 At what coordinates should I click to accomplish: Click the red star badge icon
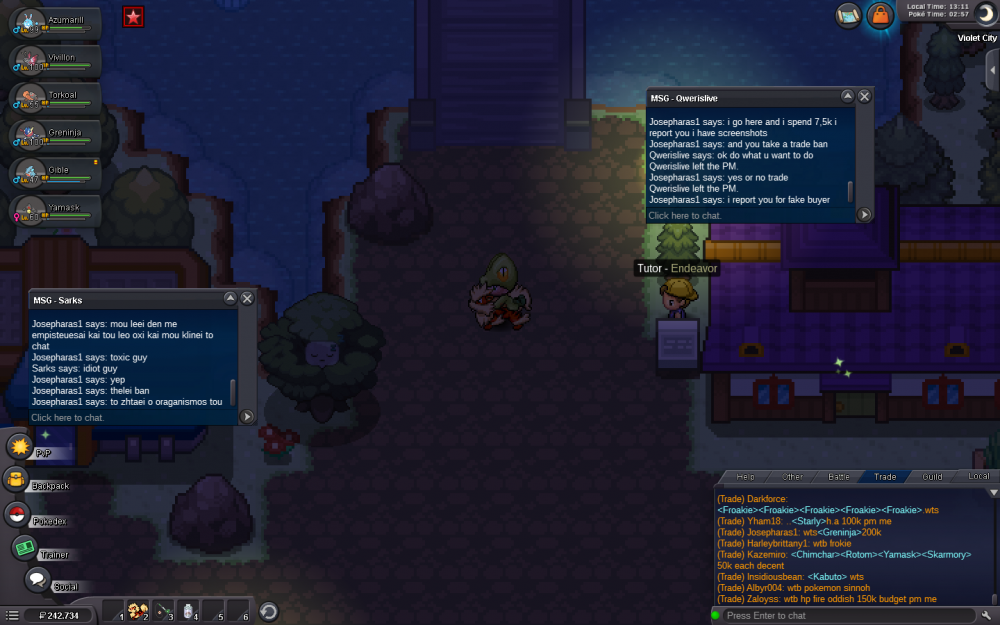[132, 15]
